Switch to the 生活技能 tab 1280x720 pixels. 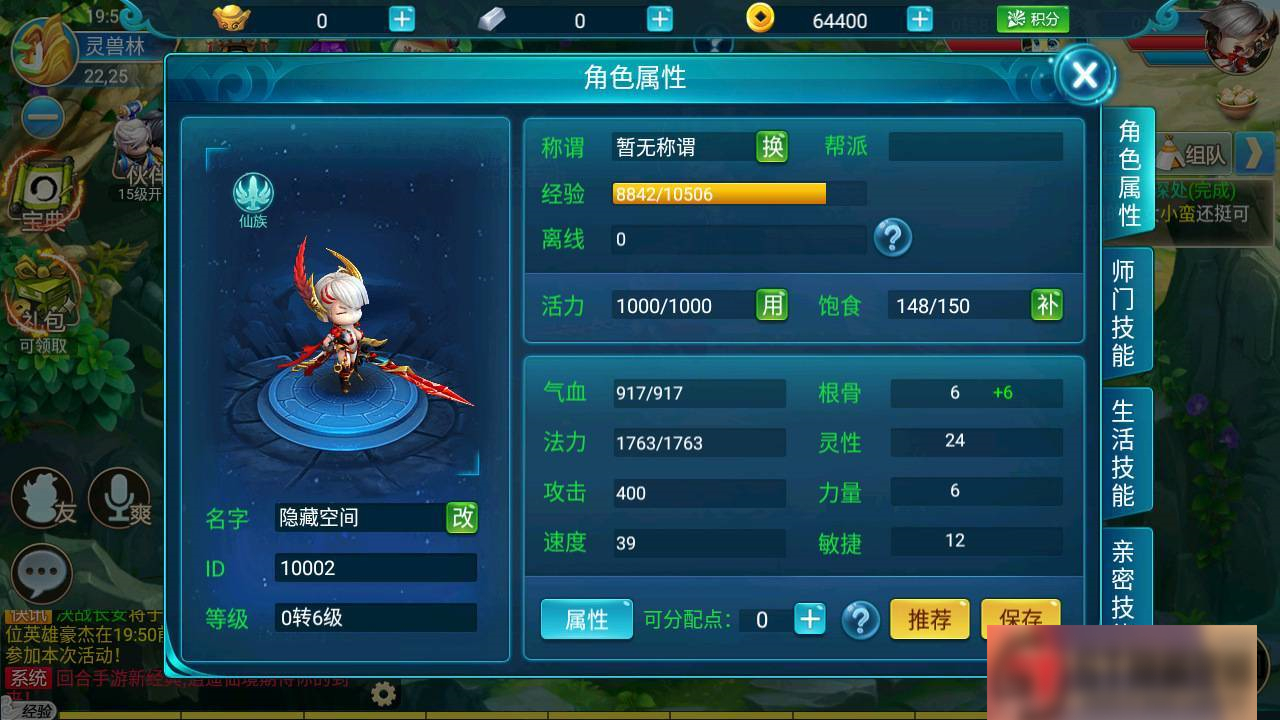1128,450
